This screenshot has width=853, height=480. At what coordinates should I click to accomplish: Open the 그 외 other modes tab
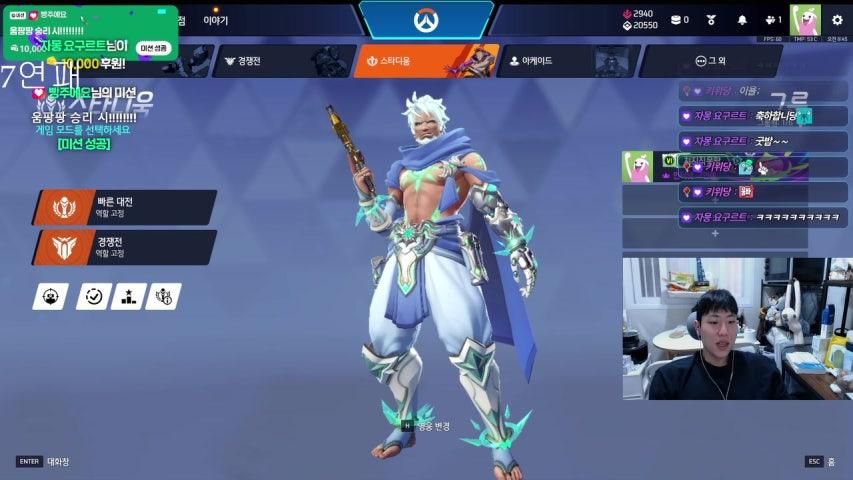click(x=708, y=61)
